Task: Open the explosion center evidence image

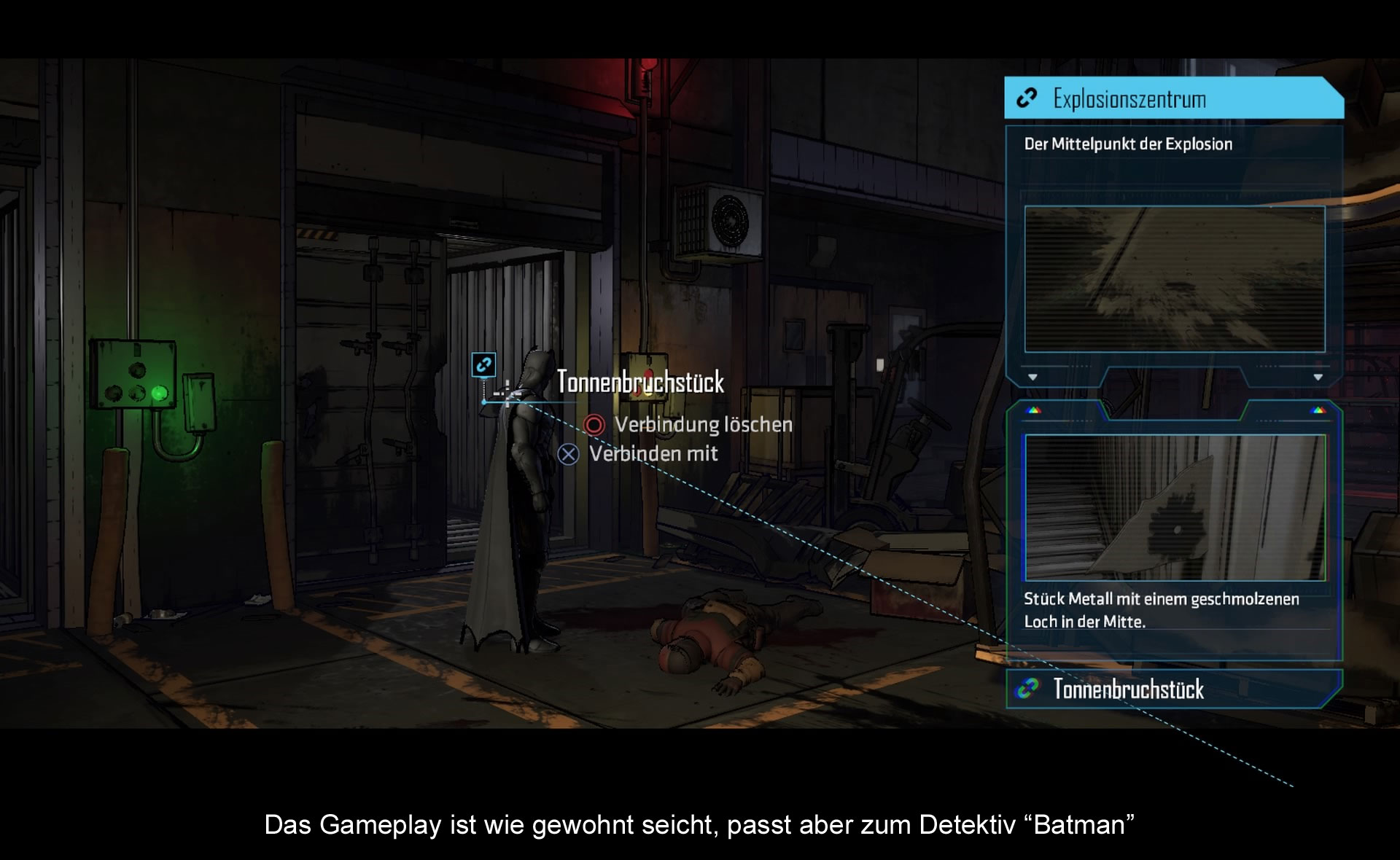Action: [1174, 279]
